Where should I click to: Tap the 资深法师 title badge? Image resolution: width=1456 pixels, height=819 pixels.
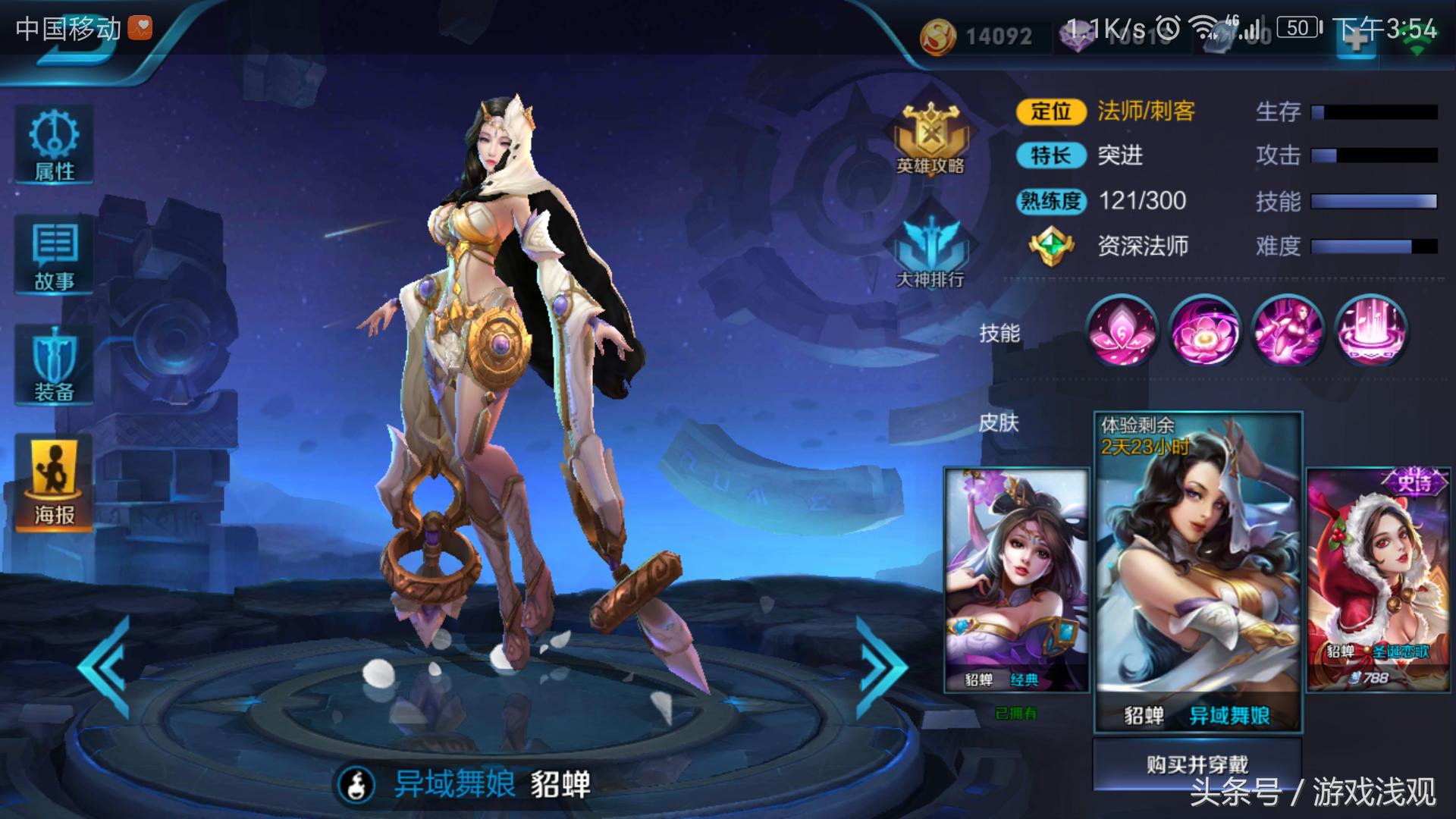(1051, 246)
